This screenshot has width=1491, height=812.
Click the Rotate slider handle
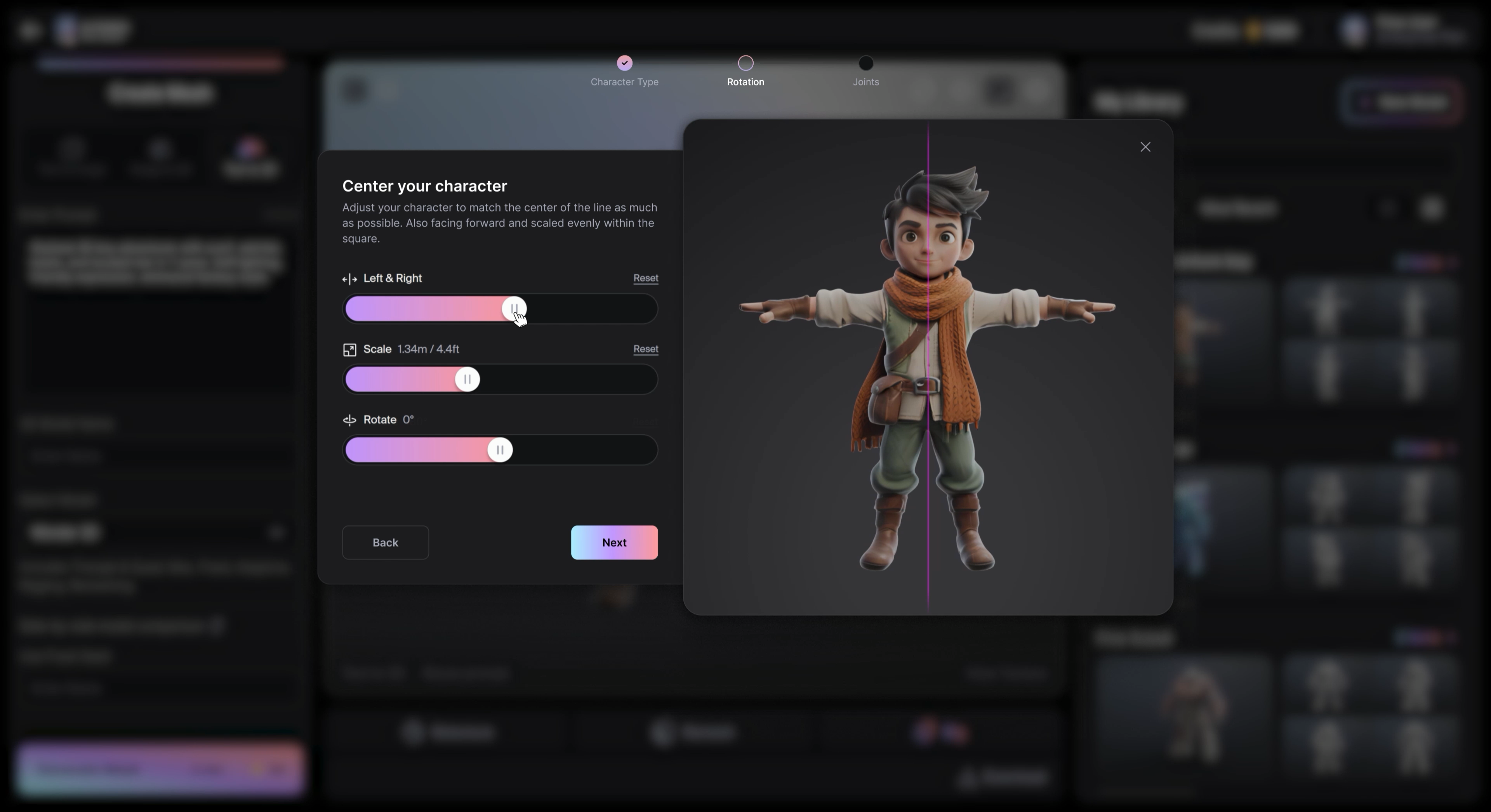click(499, 450)
